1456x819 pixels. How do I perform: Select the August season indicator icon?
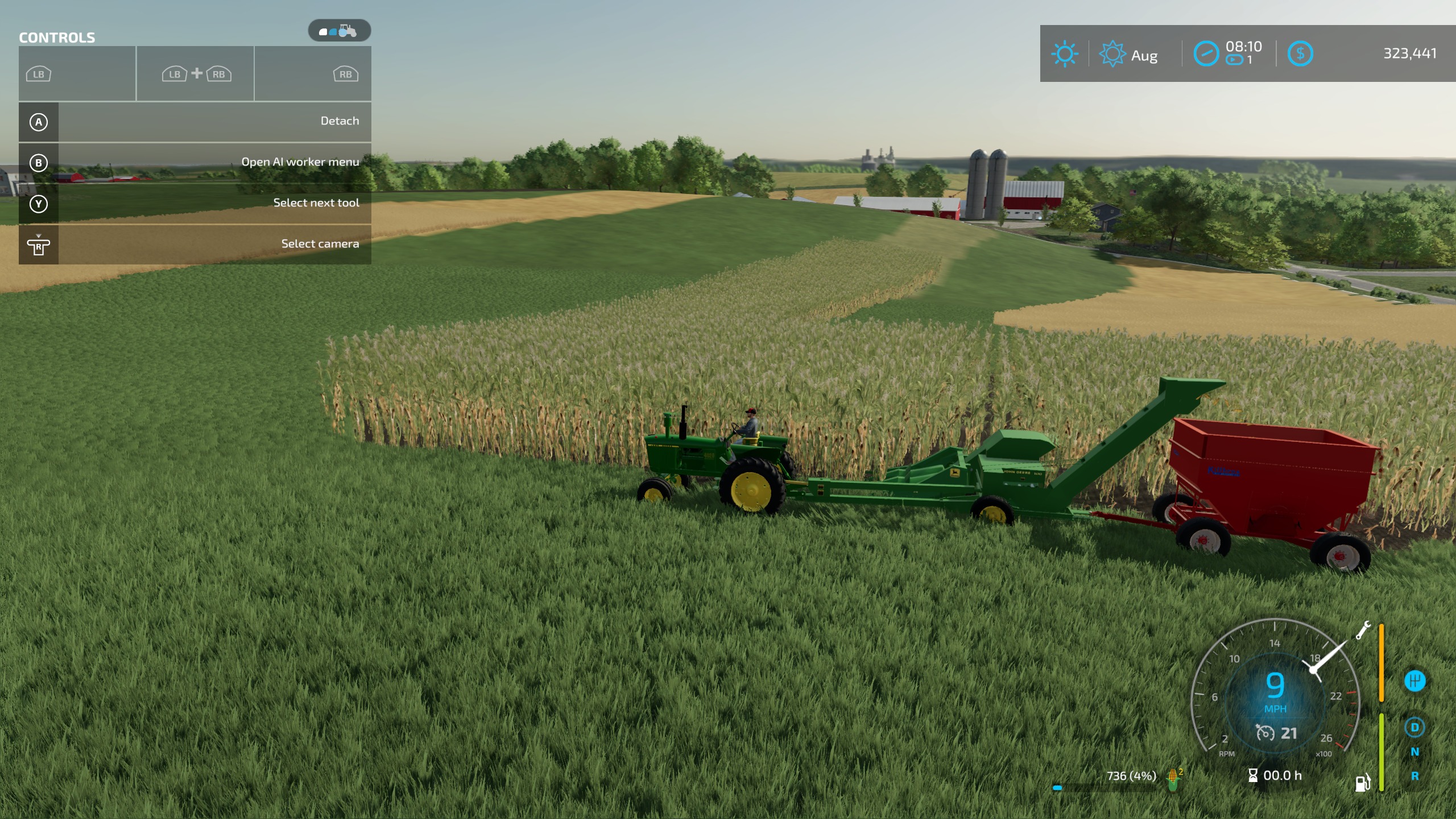pos(1112,55)
